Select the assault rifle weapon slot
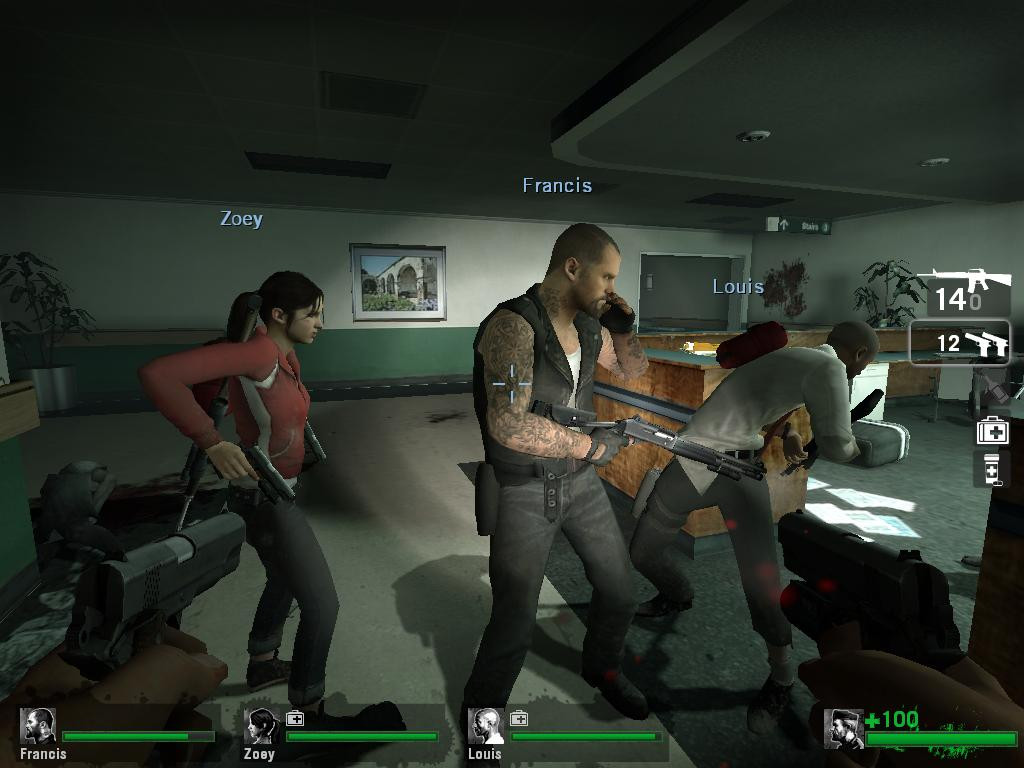 [x=959, y=289]
